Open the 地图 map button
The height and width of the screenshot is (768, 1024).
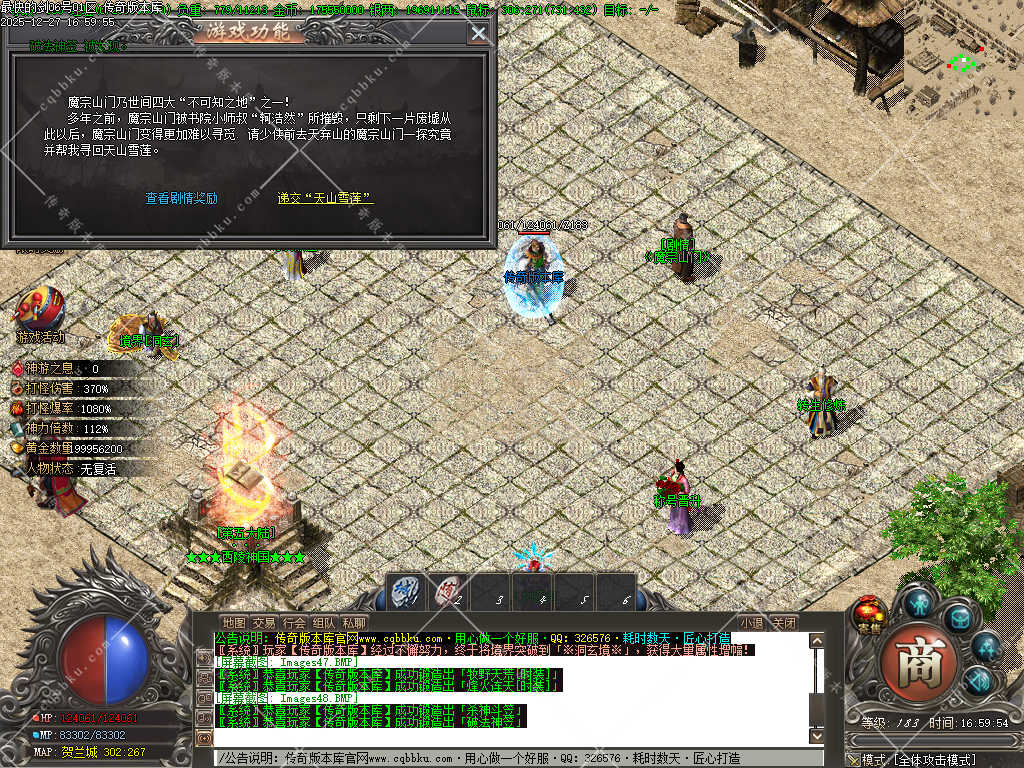point(233,623)
